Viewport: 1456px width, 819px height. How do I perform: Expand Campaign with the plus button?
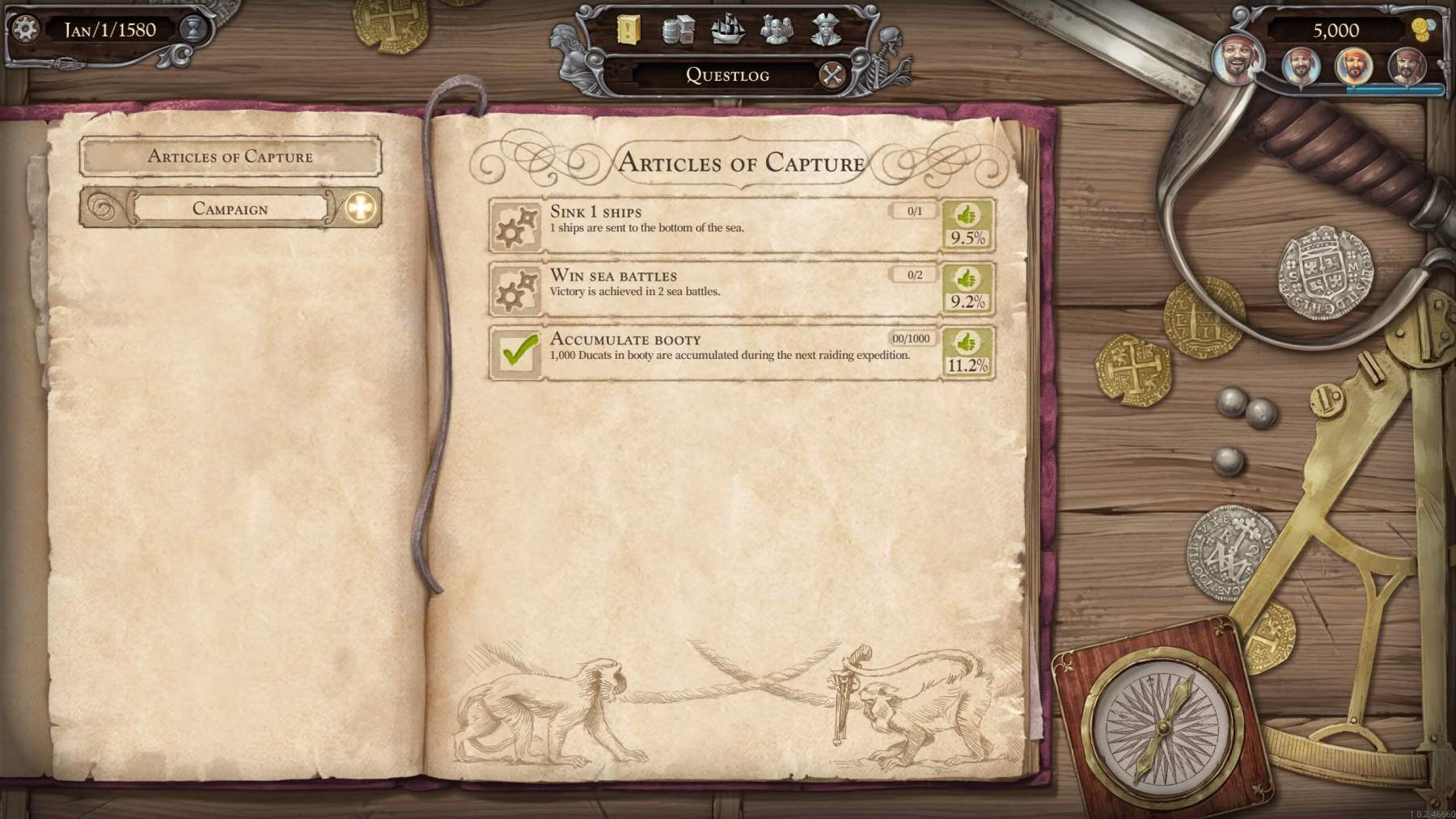[x=361, y=209]
